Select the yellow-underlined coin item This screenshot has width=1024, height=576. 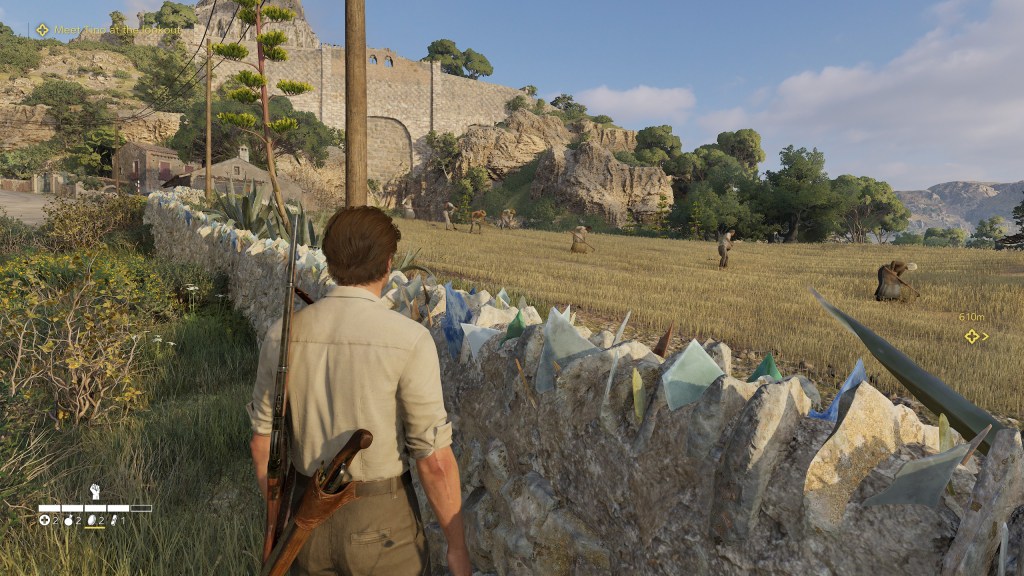91,521
